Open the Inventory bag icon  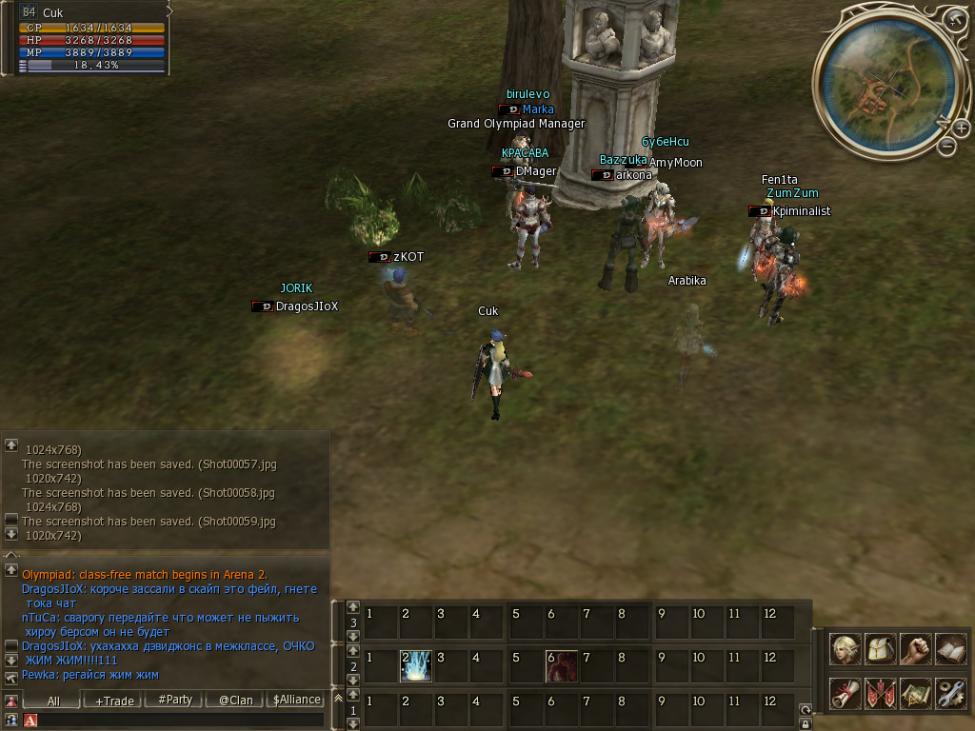pyautogui.click(x=881, y=650)
